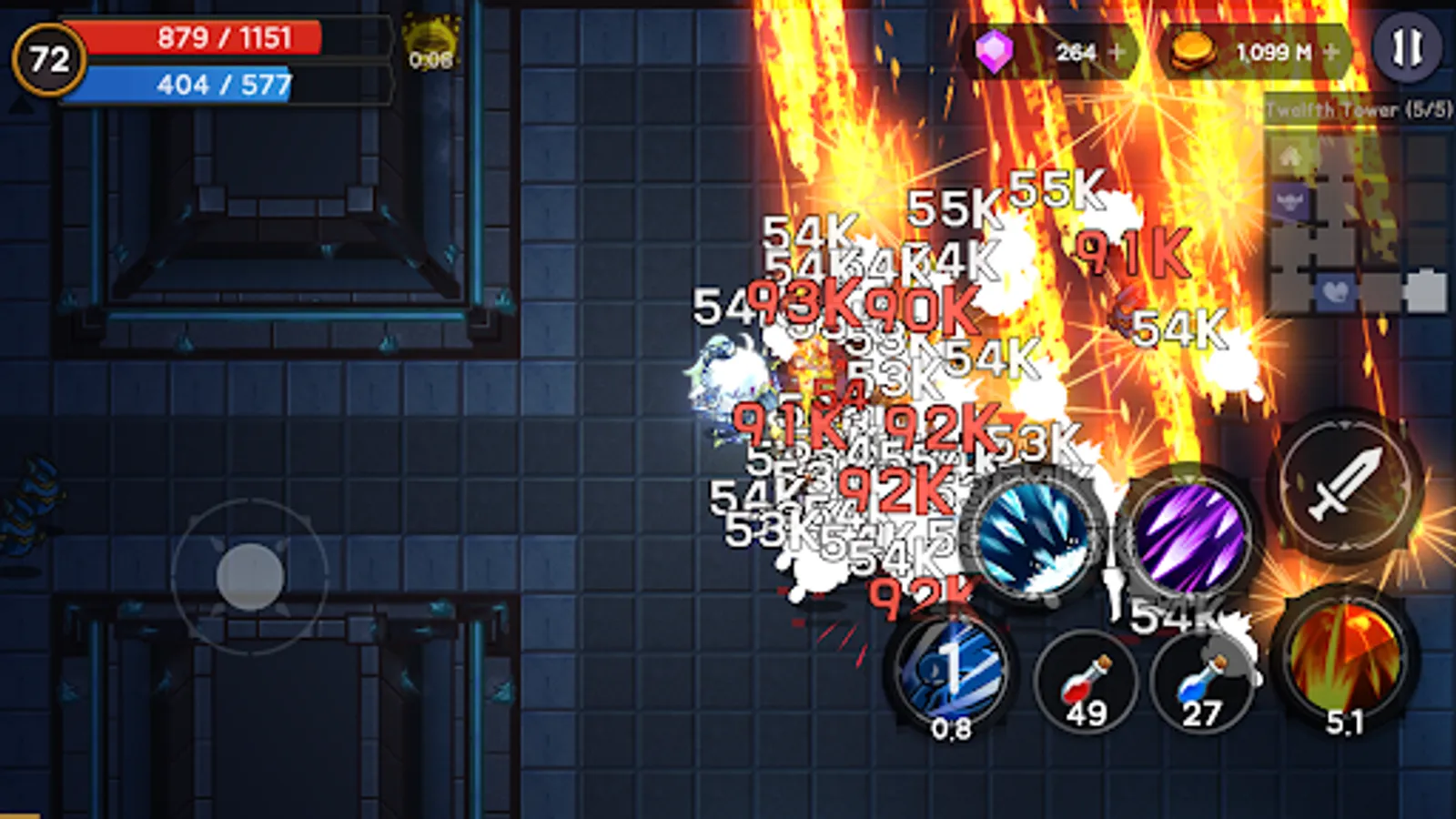This screenshot has height=819, width=1456.
Task: Click the gold coin currency icon
Action: click(x=1193, y=53)
